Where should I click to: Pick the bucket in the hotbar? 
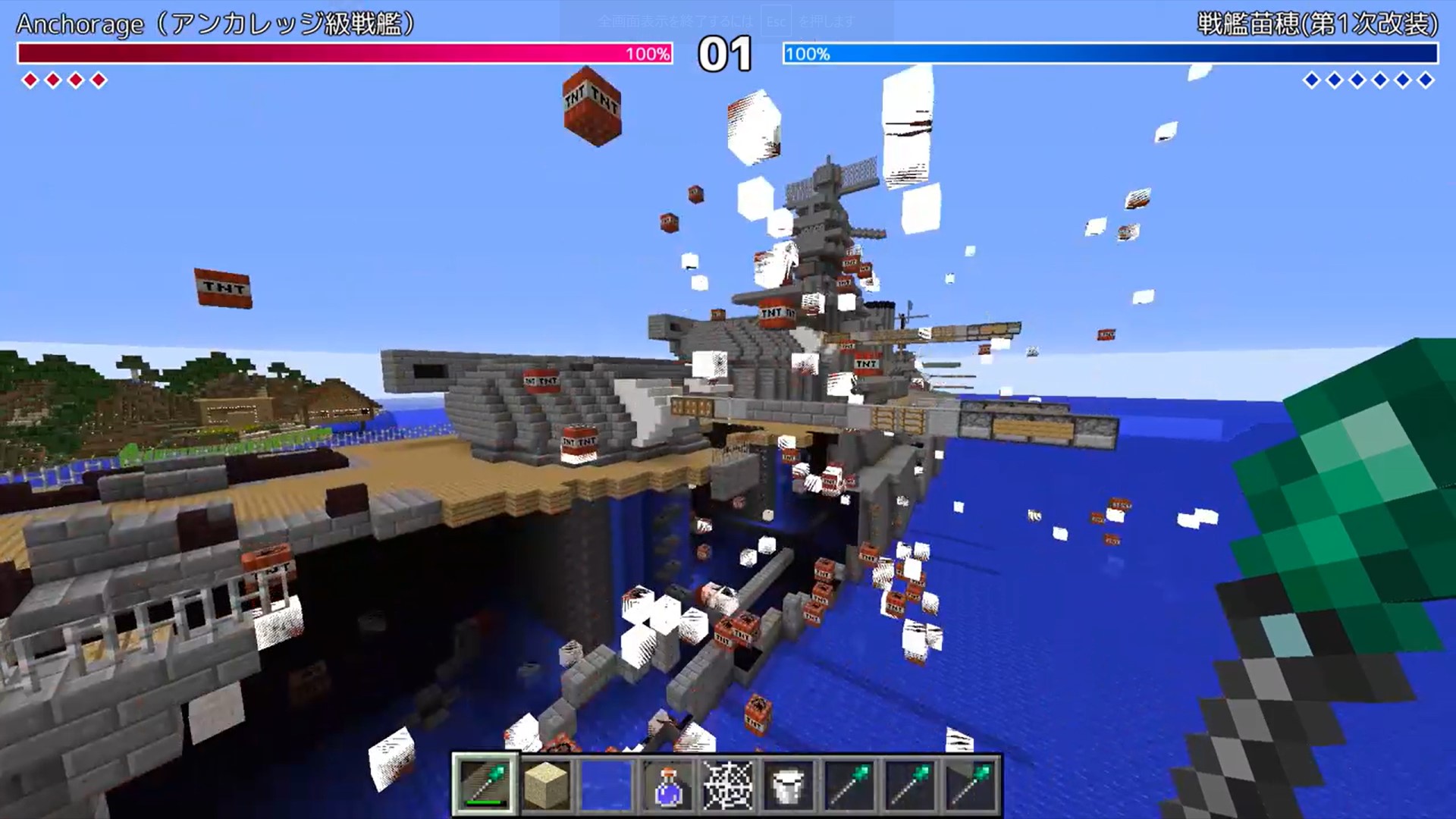click(x=788, y=786)
